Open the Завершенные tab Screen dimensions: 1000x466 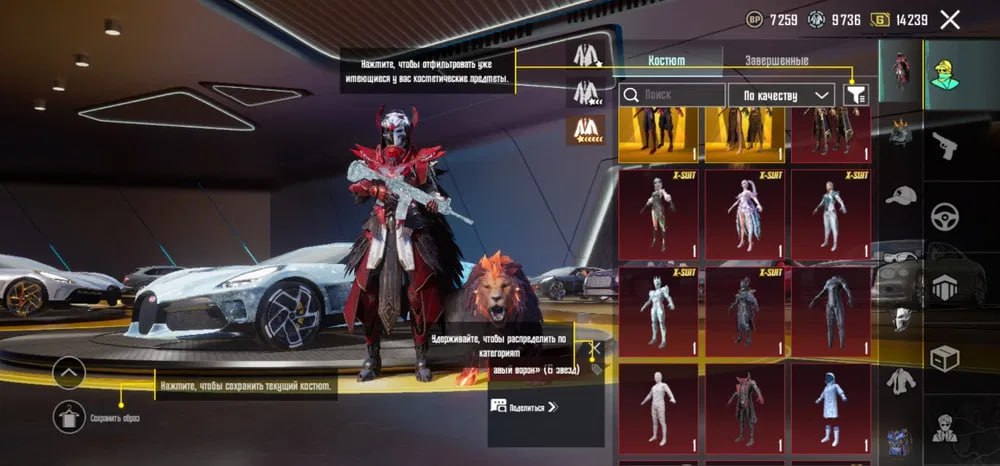coord(776,60)
